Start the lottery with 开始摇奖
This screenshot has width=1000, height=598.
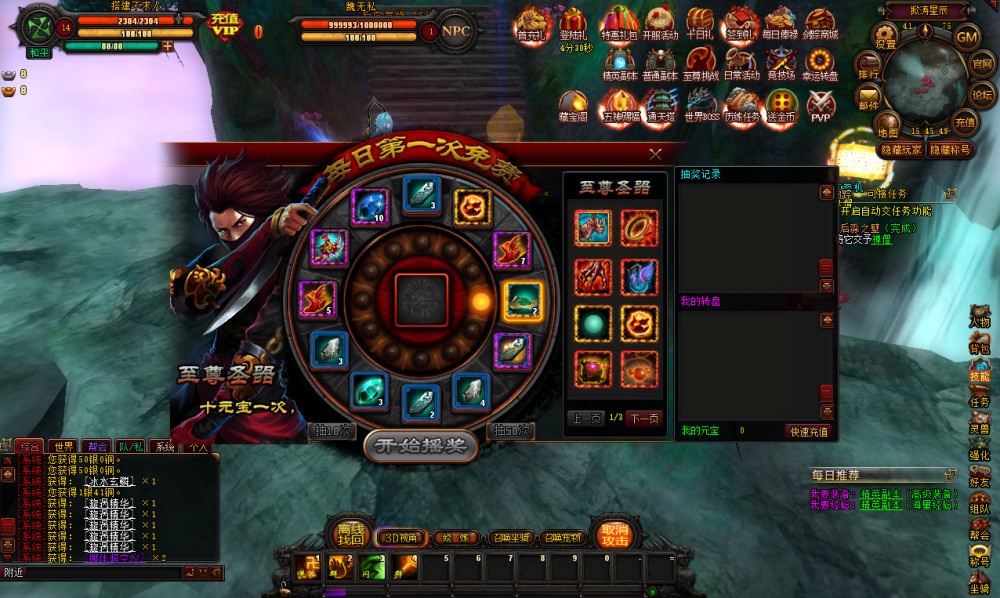click(419, 446)
